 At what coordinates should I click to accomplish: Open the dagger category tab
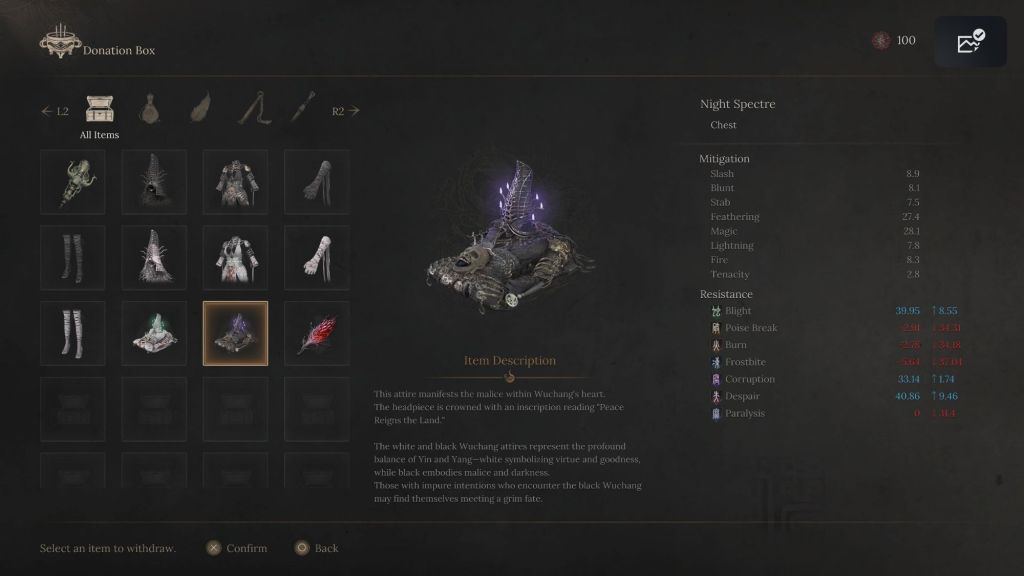click(x=304, y=110)
